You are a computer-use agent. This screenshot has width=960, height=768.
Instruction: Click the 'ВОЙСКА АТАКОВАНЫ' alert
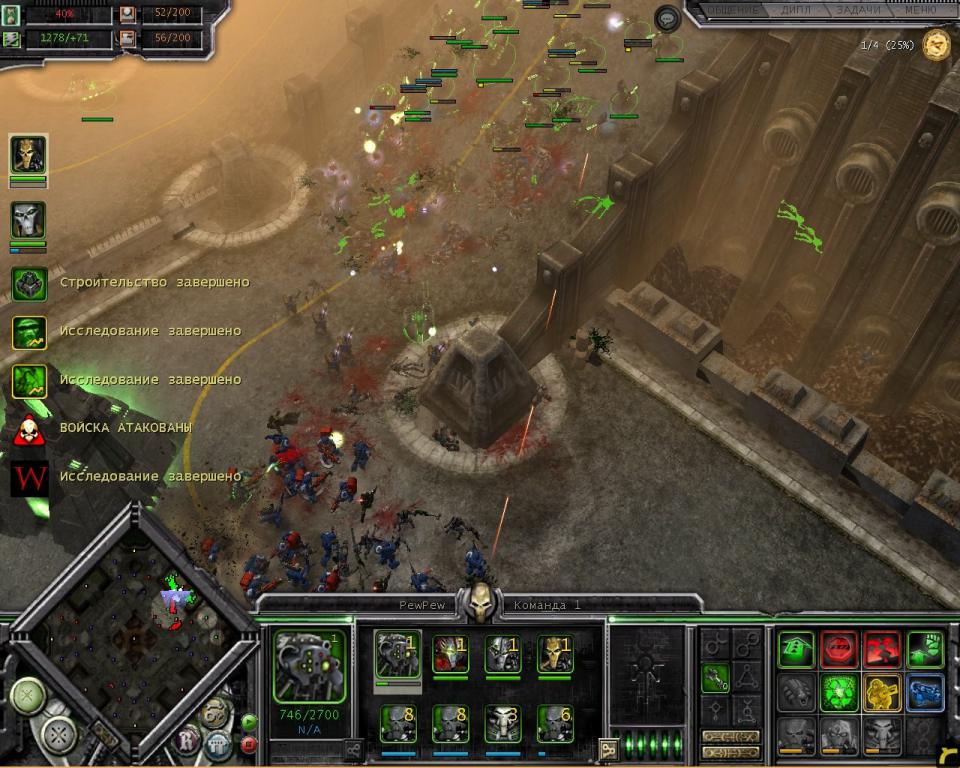click(x=125, y=428)
